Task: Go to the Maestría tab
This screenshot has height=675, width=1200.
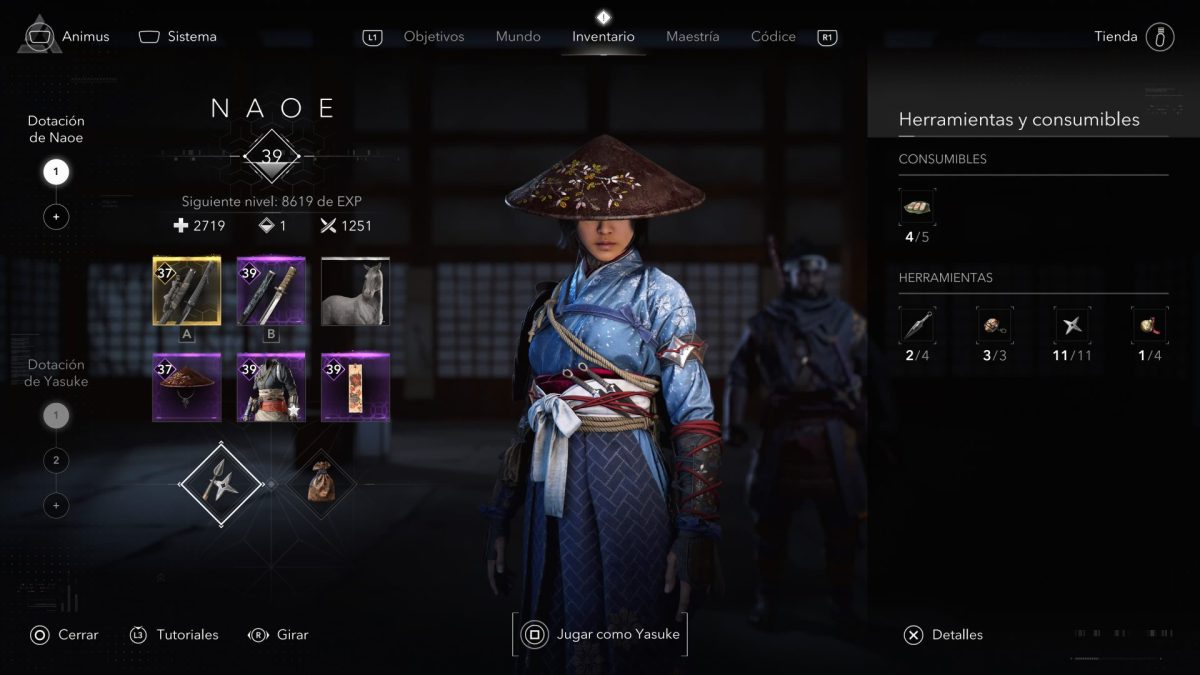Action: [692, 37]
